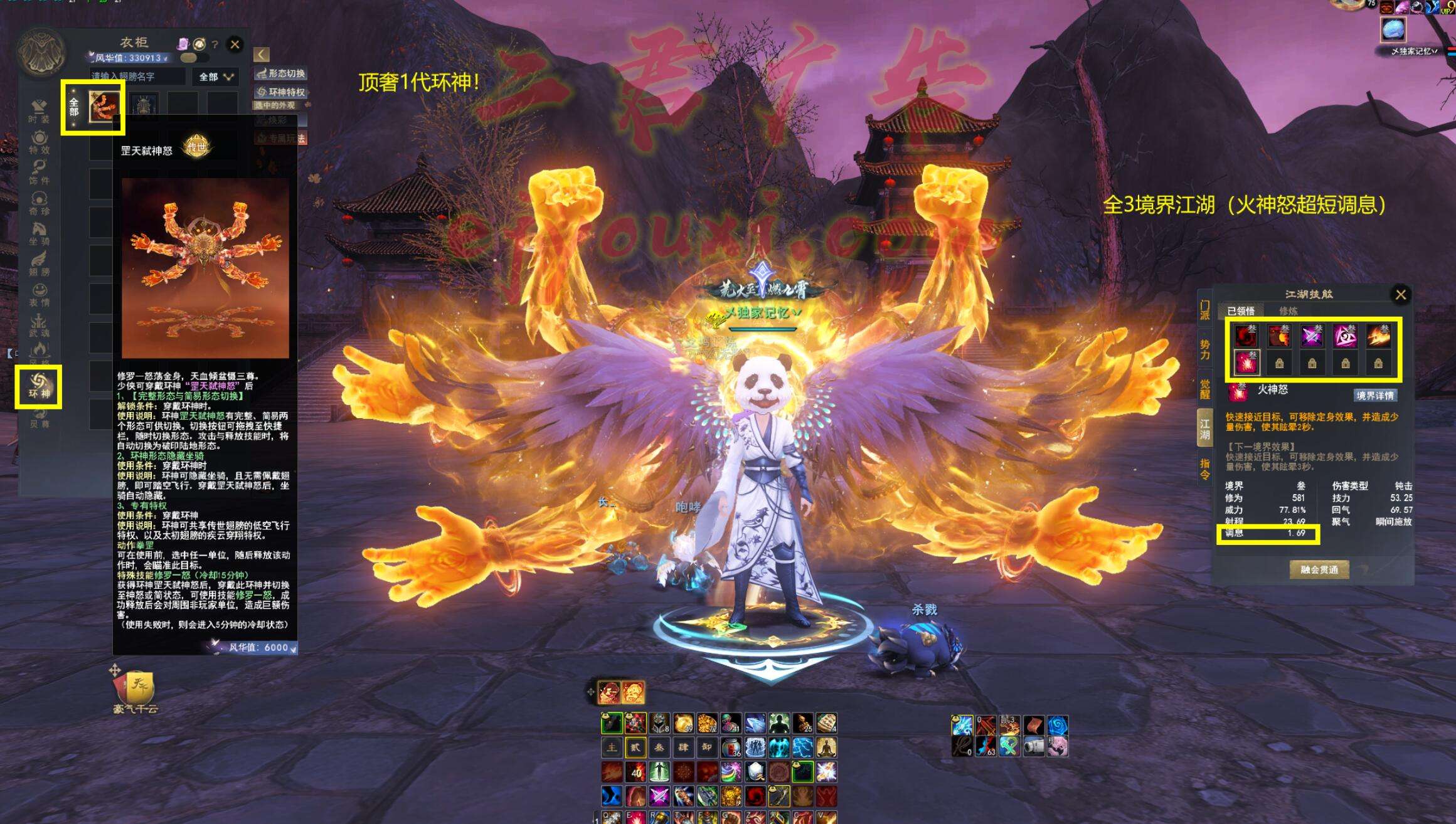Select the 门派 side tab
The height and width of the screenshot is (824, 1456).
click(1204, 310)
